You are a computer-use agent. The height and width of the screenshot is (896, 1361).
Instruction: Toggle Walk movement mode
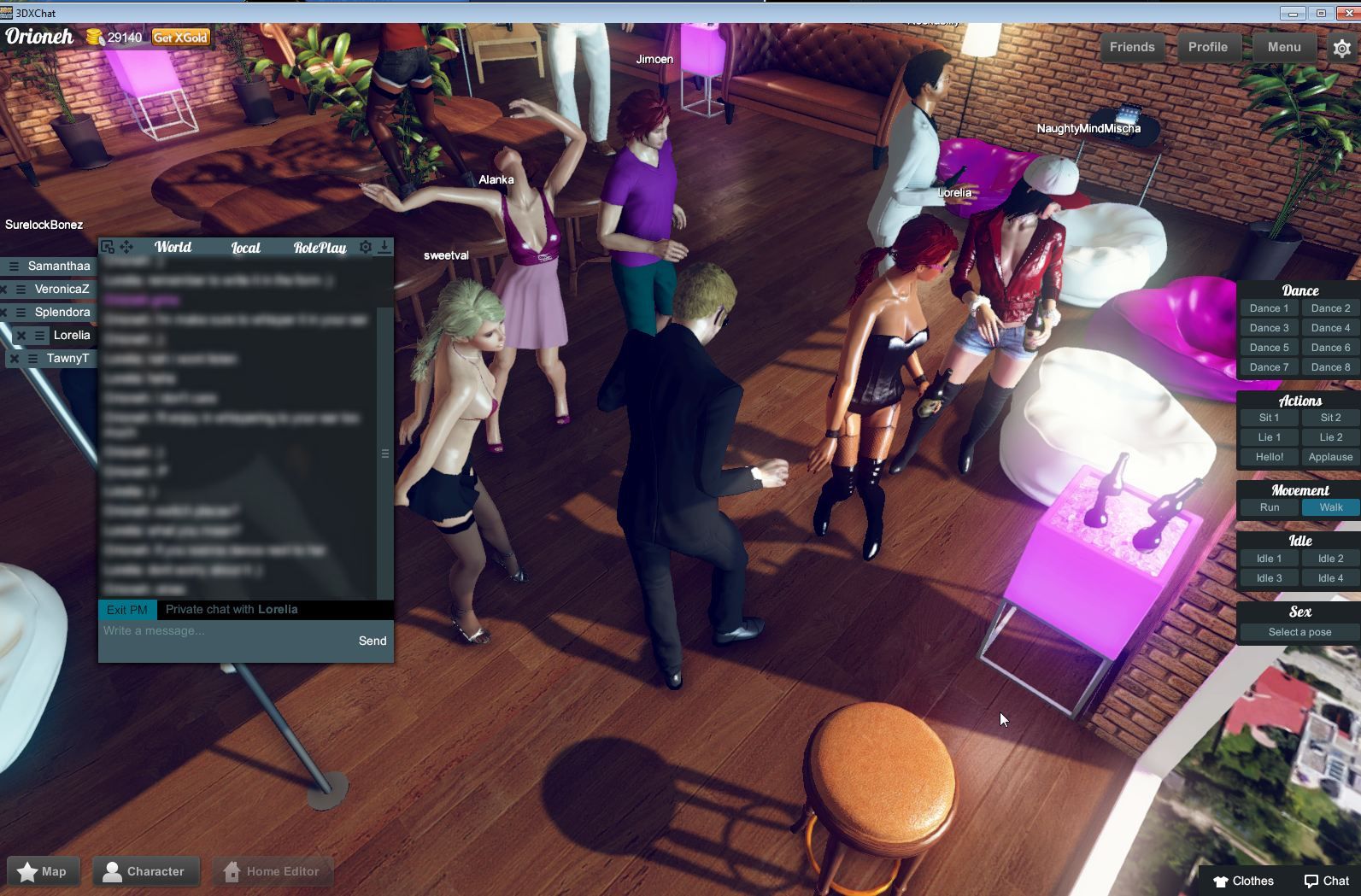click(x=1329, y=507)
